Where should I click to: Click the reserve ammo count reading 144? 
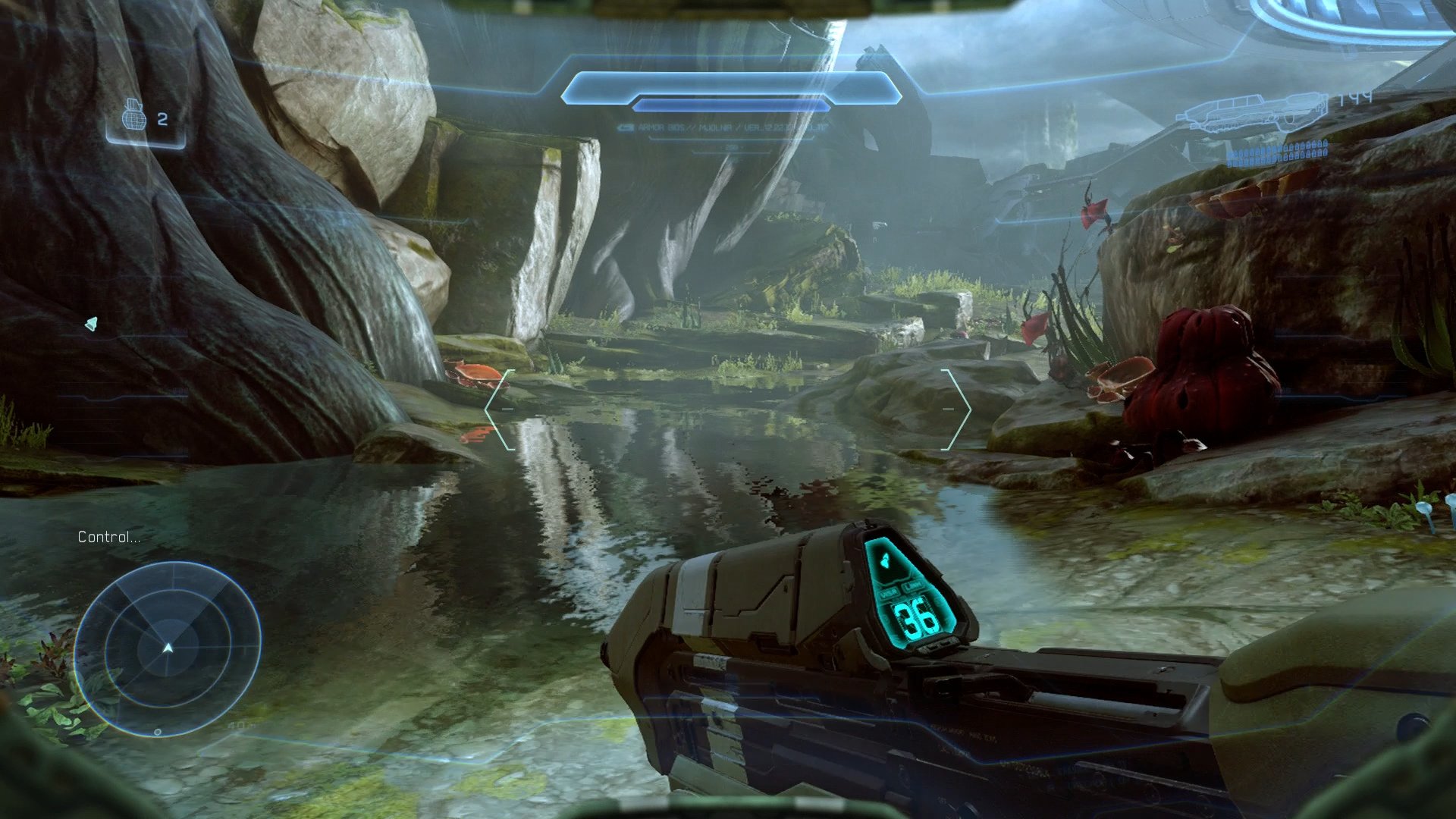[x=1357, y=97]
